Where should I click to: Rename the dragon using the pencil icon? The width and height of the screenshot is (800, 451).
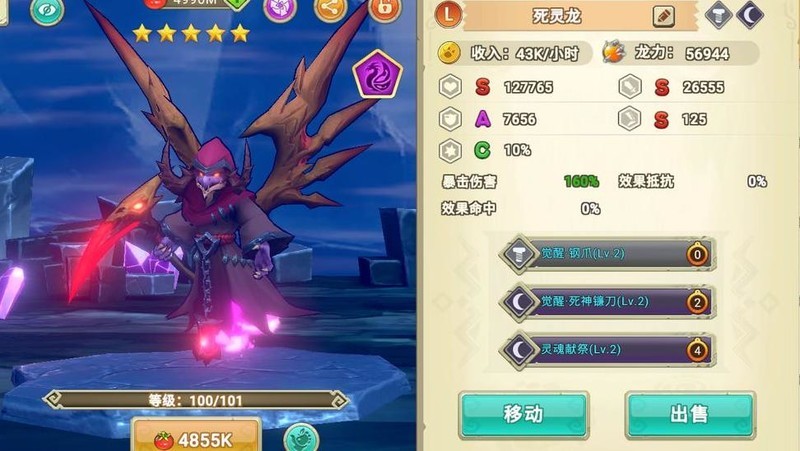tap(663, 16)
